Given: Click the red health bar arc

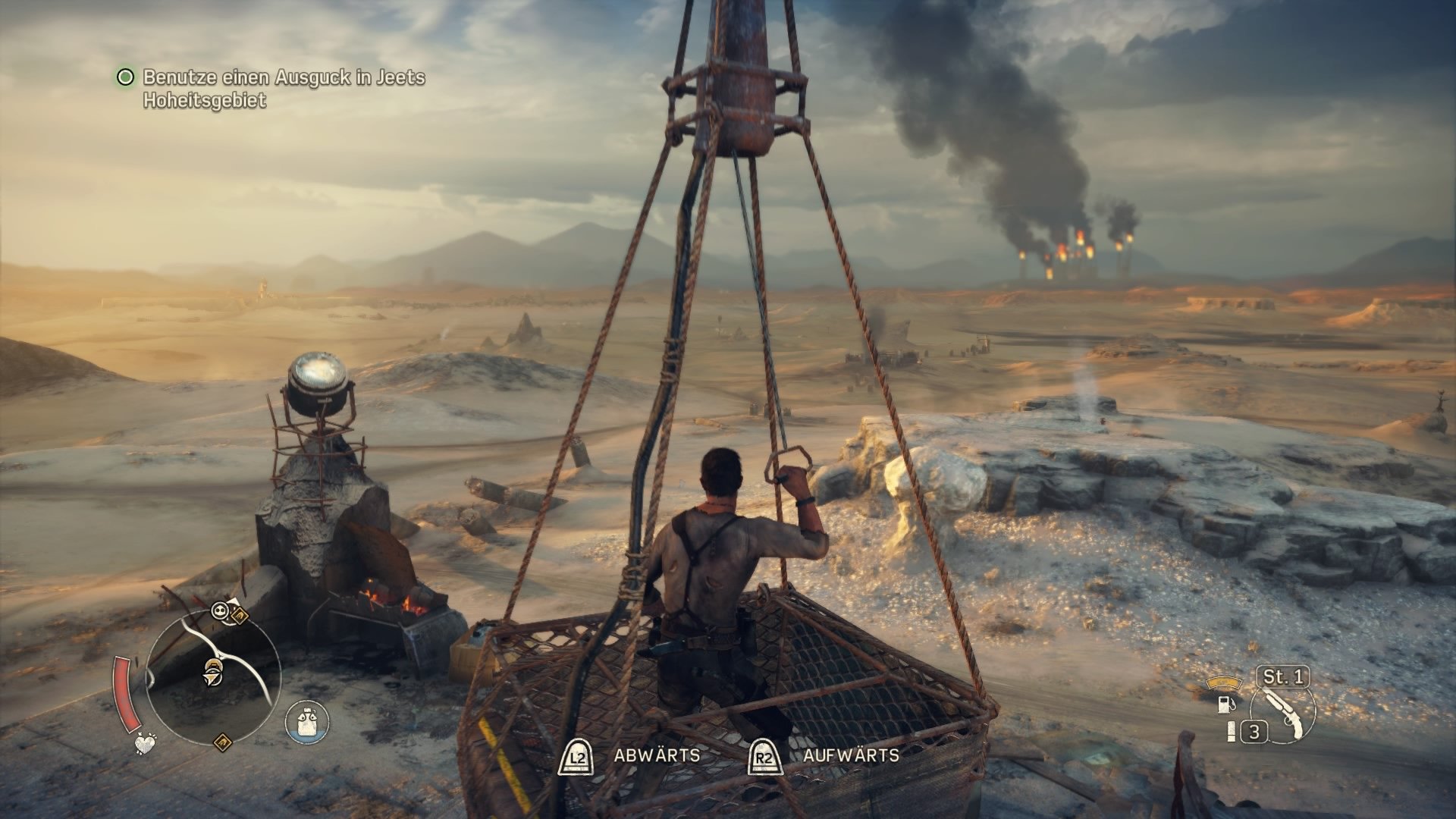Looking at the screenshot, I should click(x=127, y=692).
